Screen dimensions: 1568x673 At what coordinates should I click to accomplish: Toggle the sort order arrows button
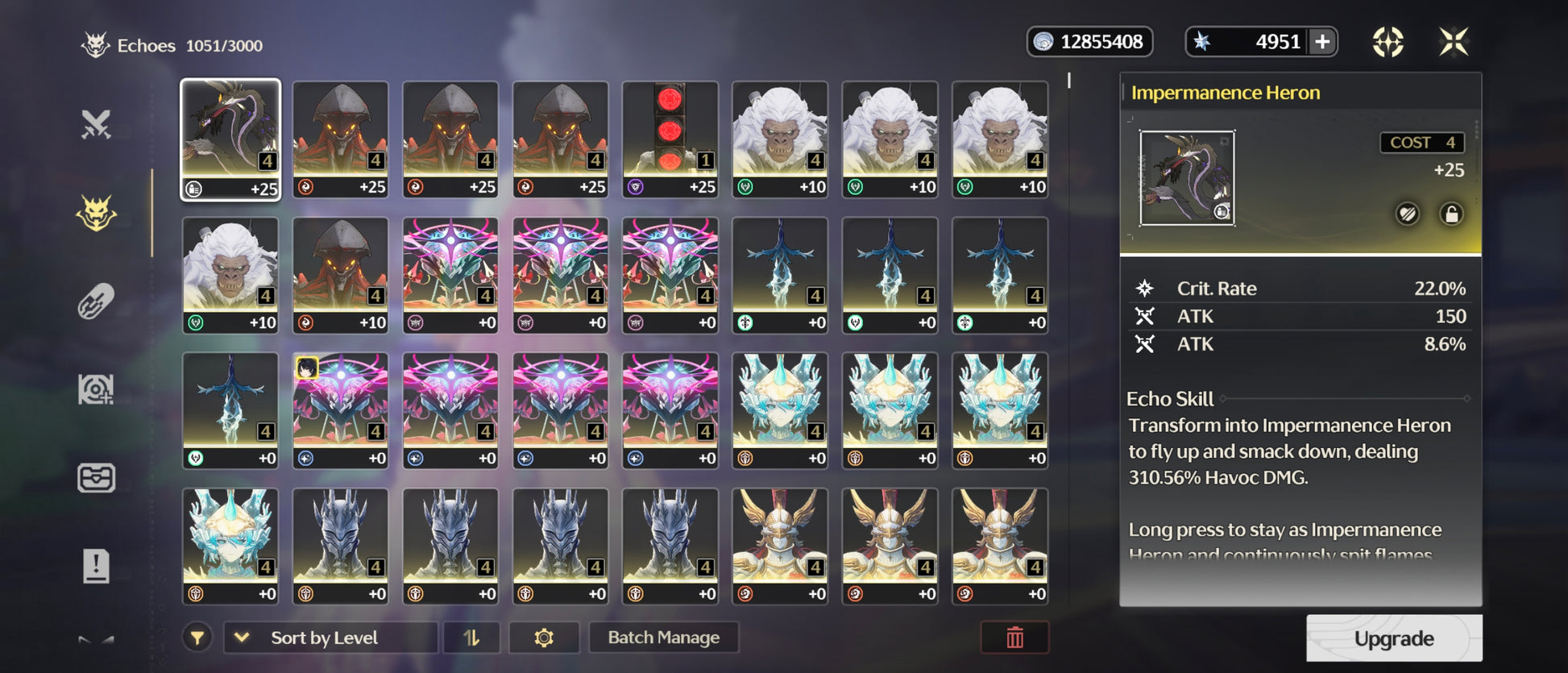[x=471, y=638]
